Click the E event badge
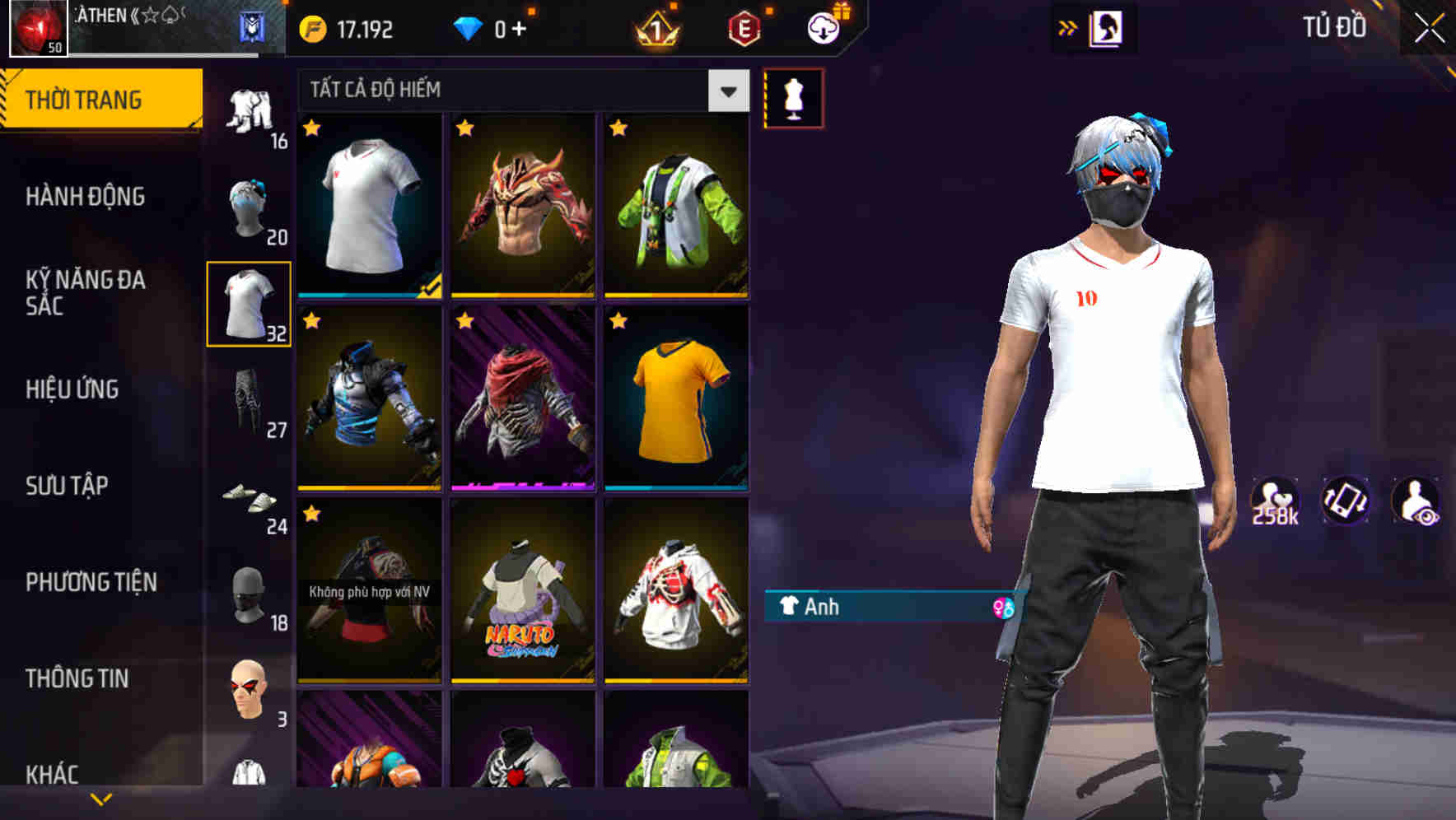The image size is (1456, 820). click(x=744, y=26)
